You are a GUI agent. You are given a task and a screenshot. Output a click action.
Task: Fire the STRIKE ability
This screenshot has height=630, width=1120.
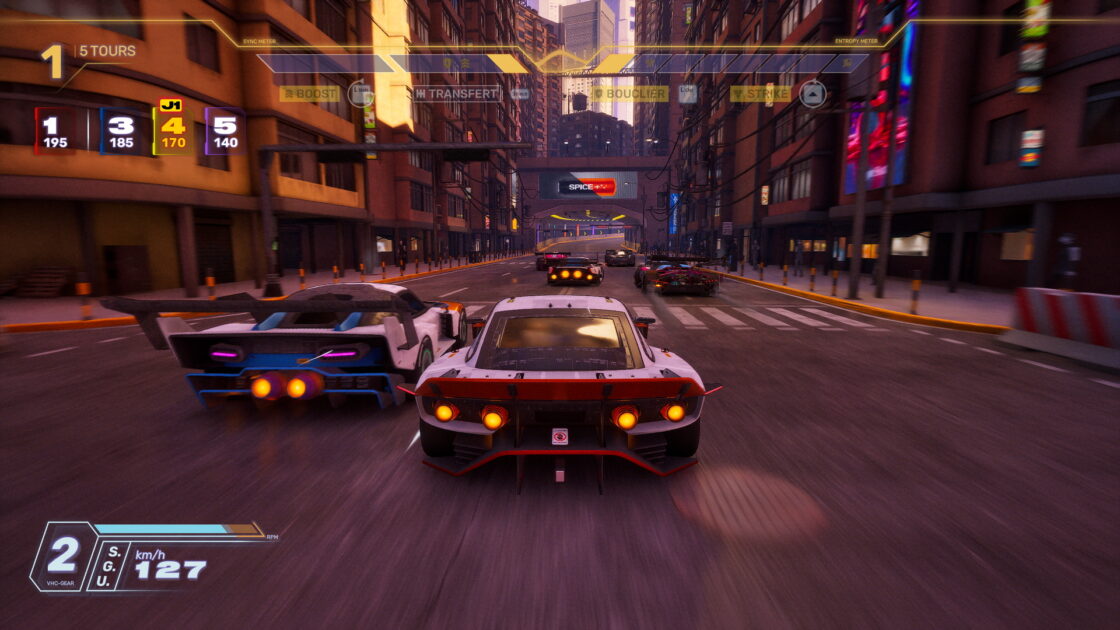point(761,94)
